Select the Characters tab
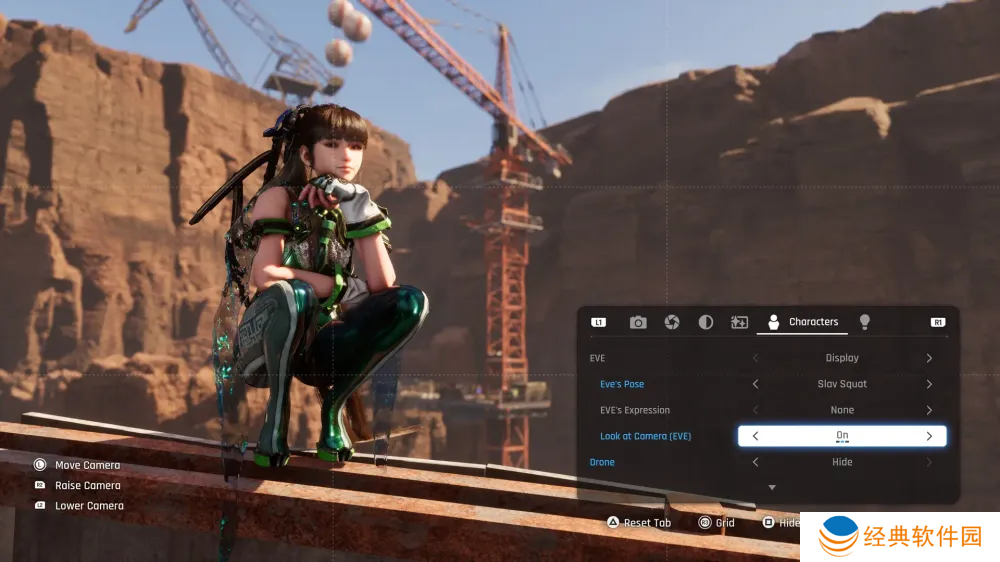Viewport: 1000px width, 562px height. point(802,322)
